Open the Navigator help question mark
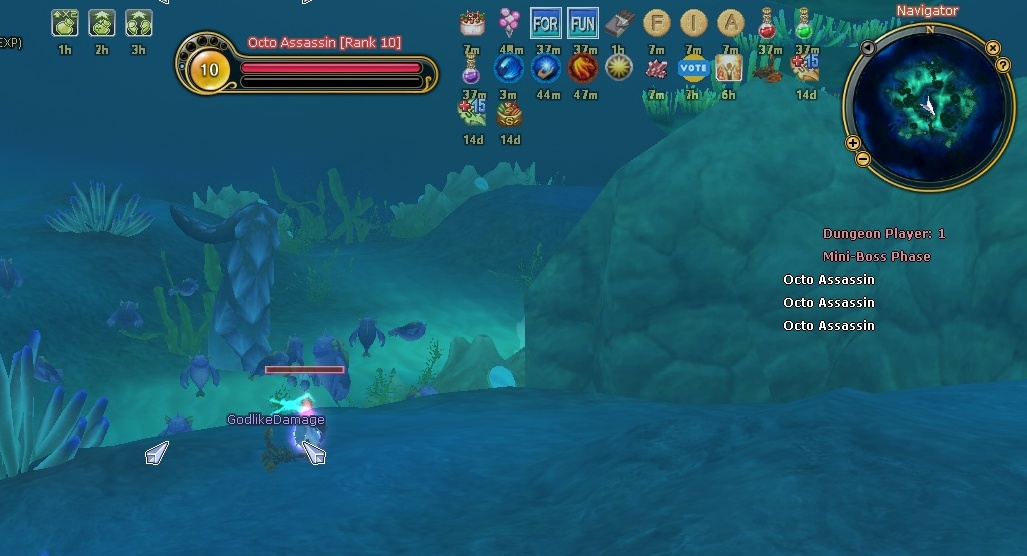1027x556 pixels. click(1003, 65)
